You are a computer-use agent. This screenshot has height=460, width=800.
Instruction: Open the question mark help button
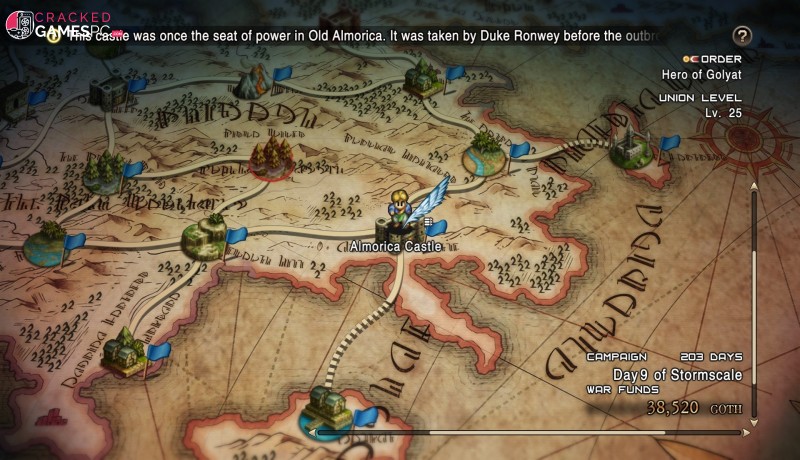click(x=742, y=36)
